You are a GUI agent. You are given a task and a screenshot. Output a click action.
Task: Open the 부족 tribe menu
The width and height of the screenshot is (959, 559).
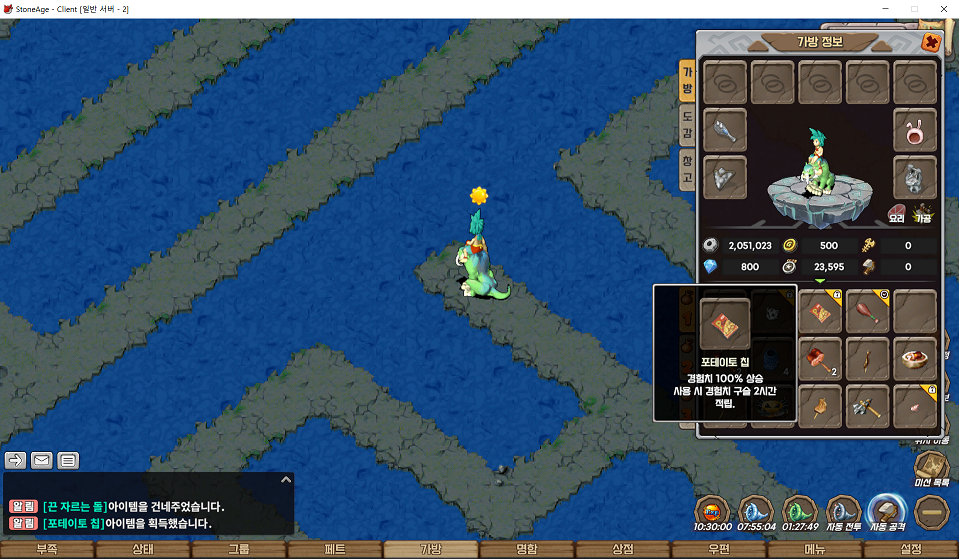point(47,549)
